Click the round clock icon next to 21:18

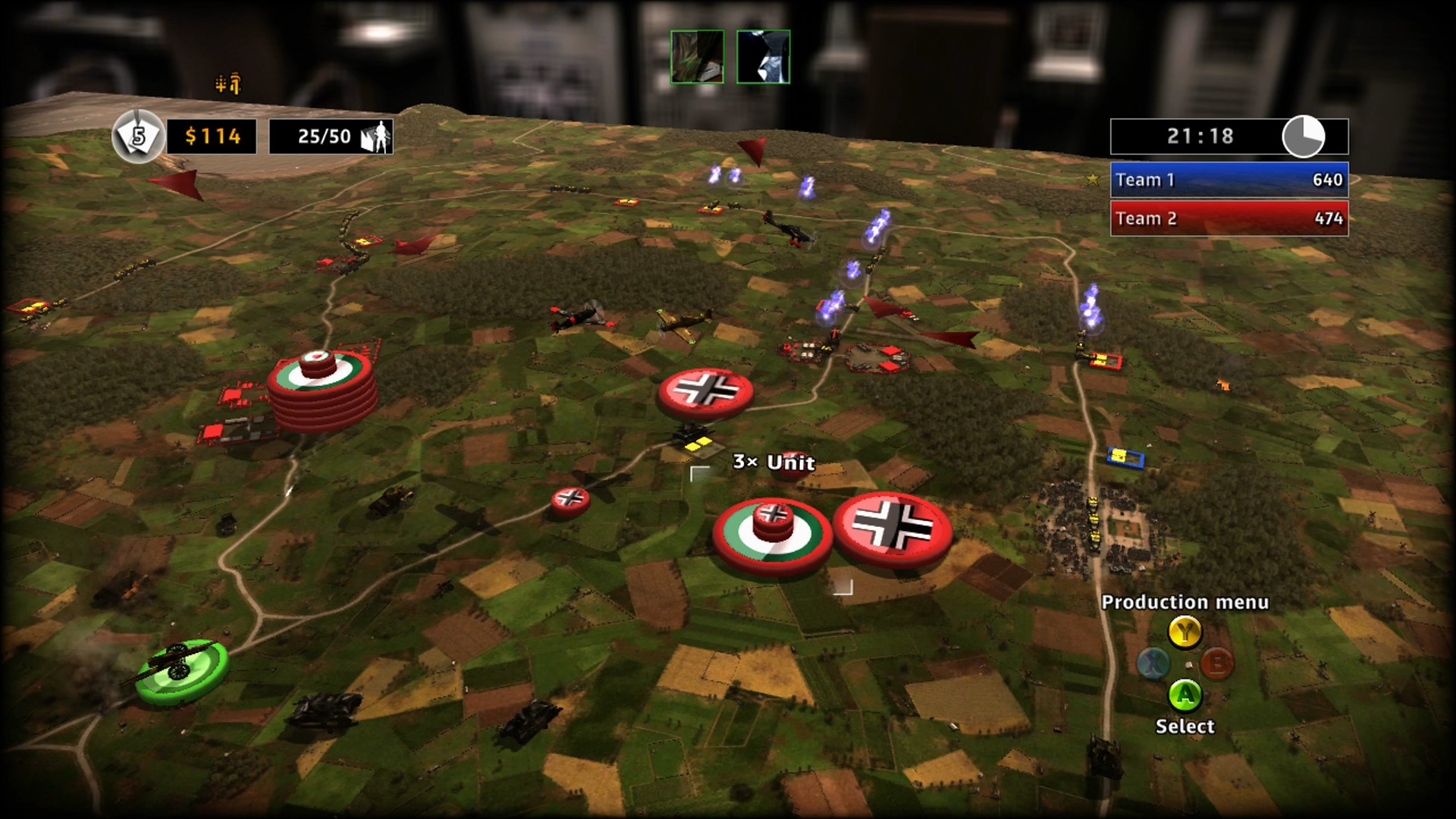tap(1301, 137)
